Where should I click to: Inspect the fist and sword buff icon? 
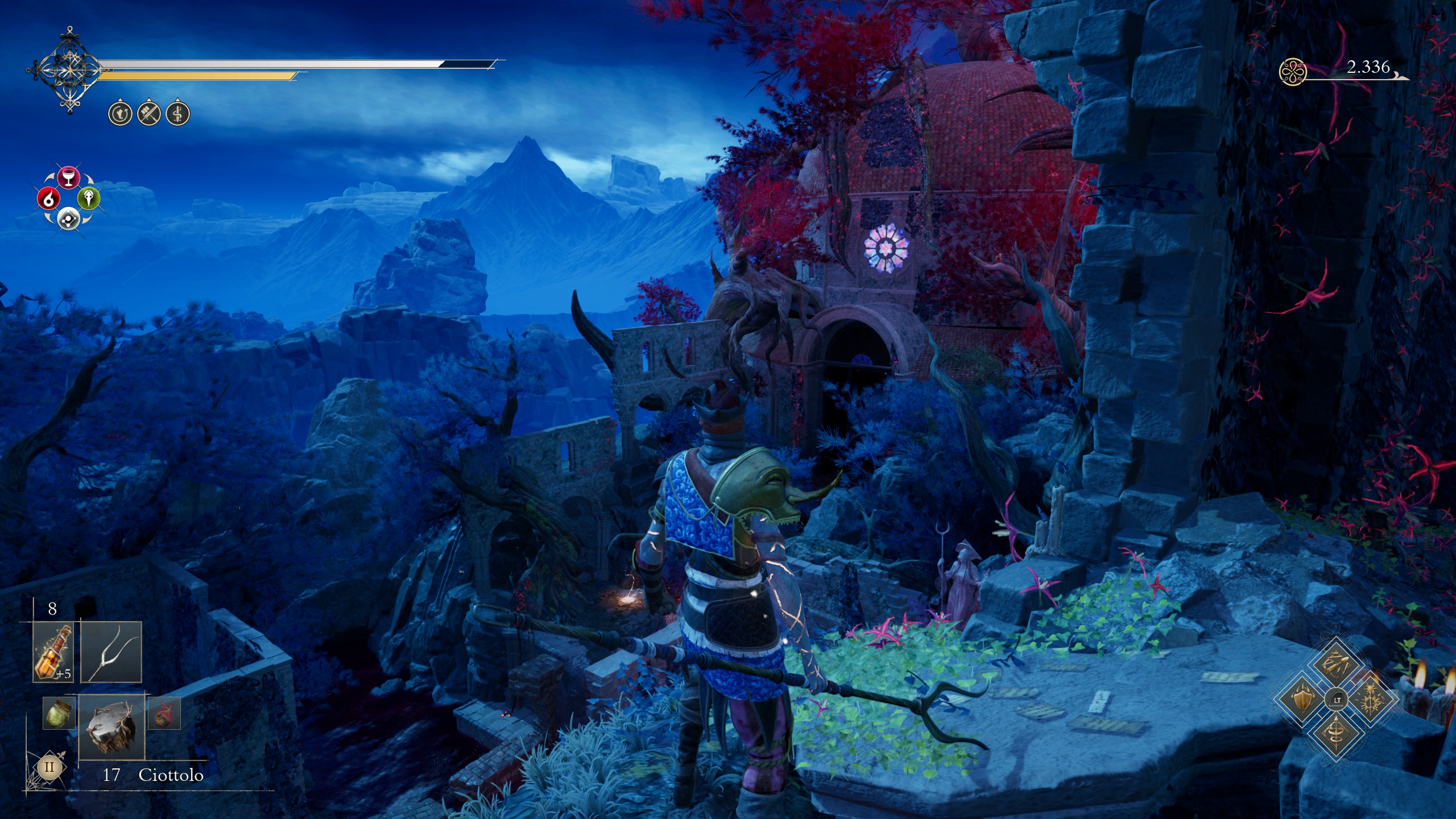pos(149,114)
